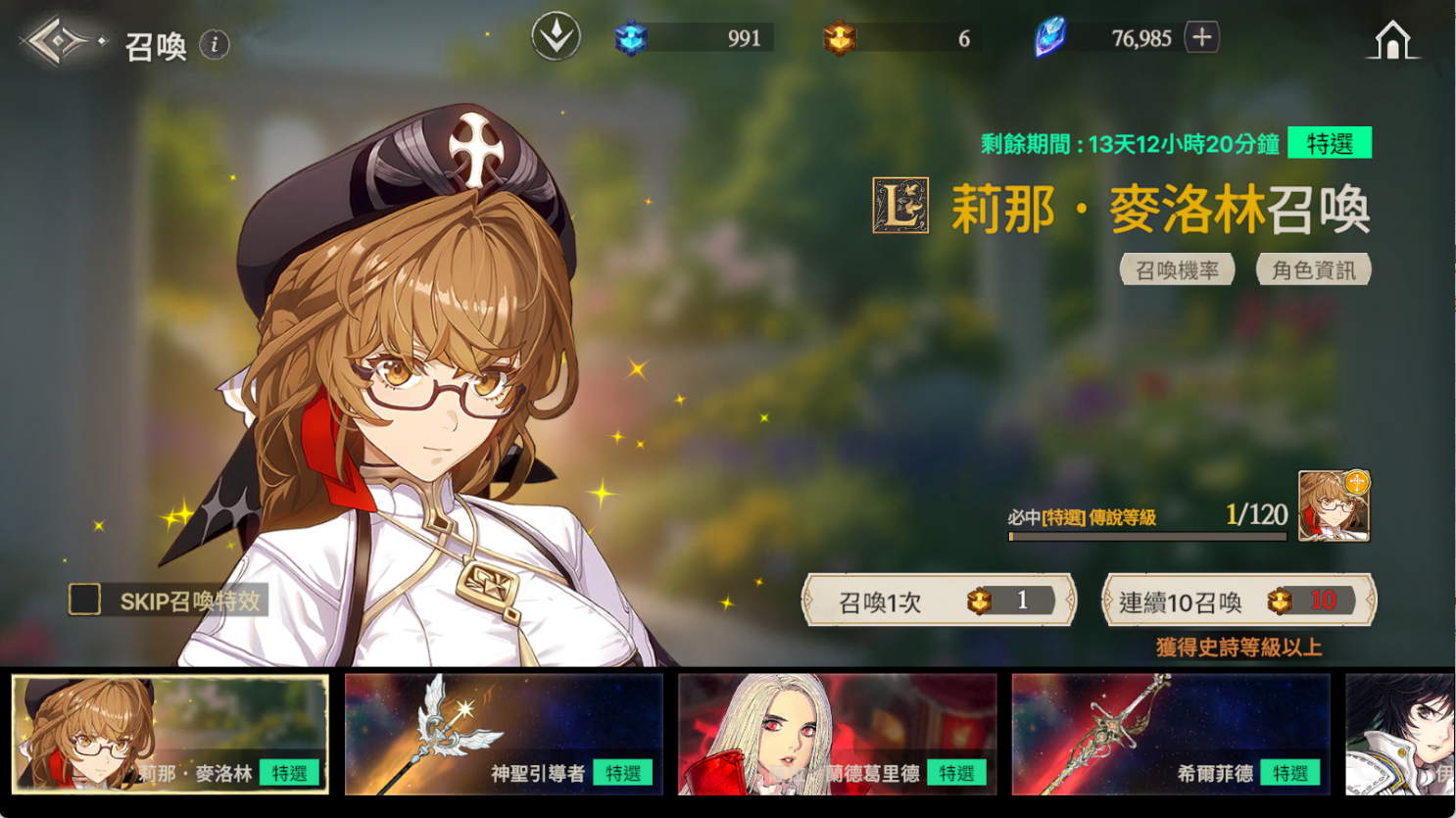Select the partially visible black-haired character banner
The height and width of the screenshot is (818, 1456).
click(x=1401, y=734)
